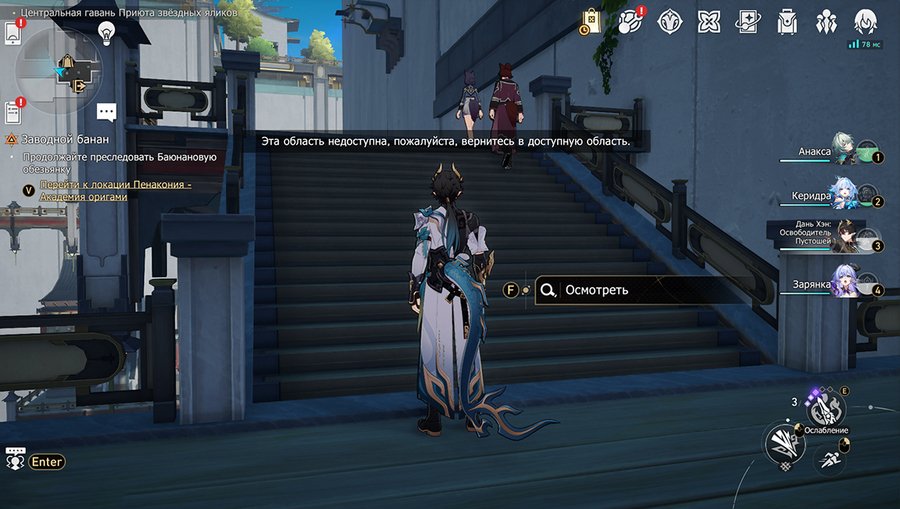The width and height of the screenshot is (900, 509).
Task: Open the team lineup icon
Action: click(x=826, y=21)
